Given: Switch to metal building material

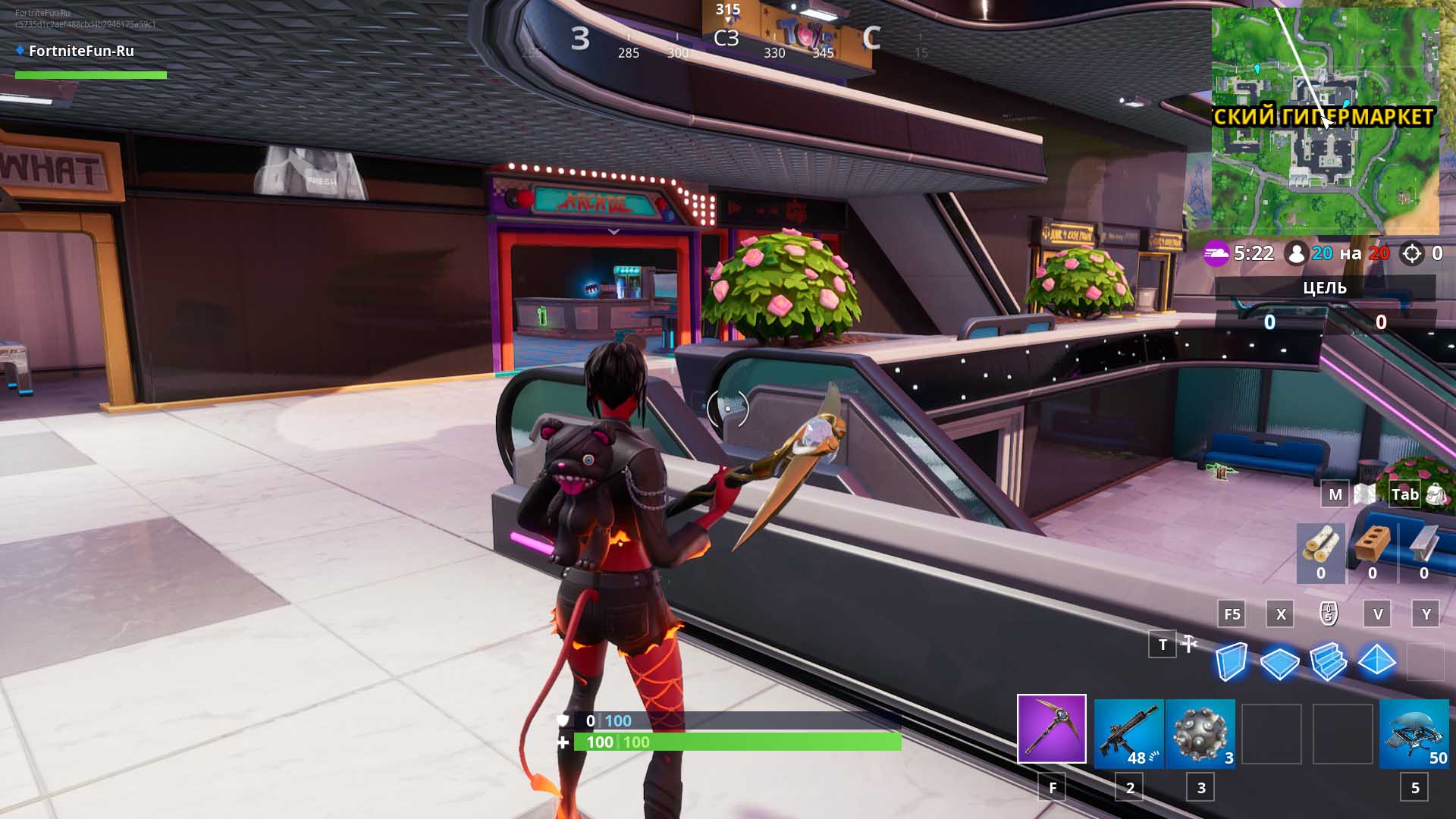Looking at the screenshot, I should [1423, 552].
